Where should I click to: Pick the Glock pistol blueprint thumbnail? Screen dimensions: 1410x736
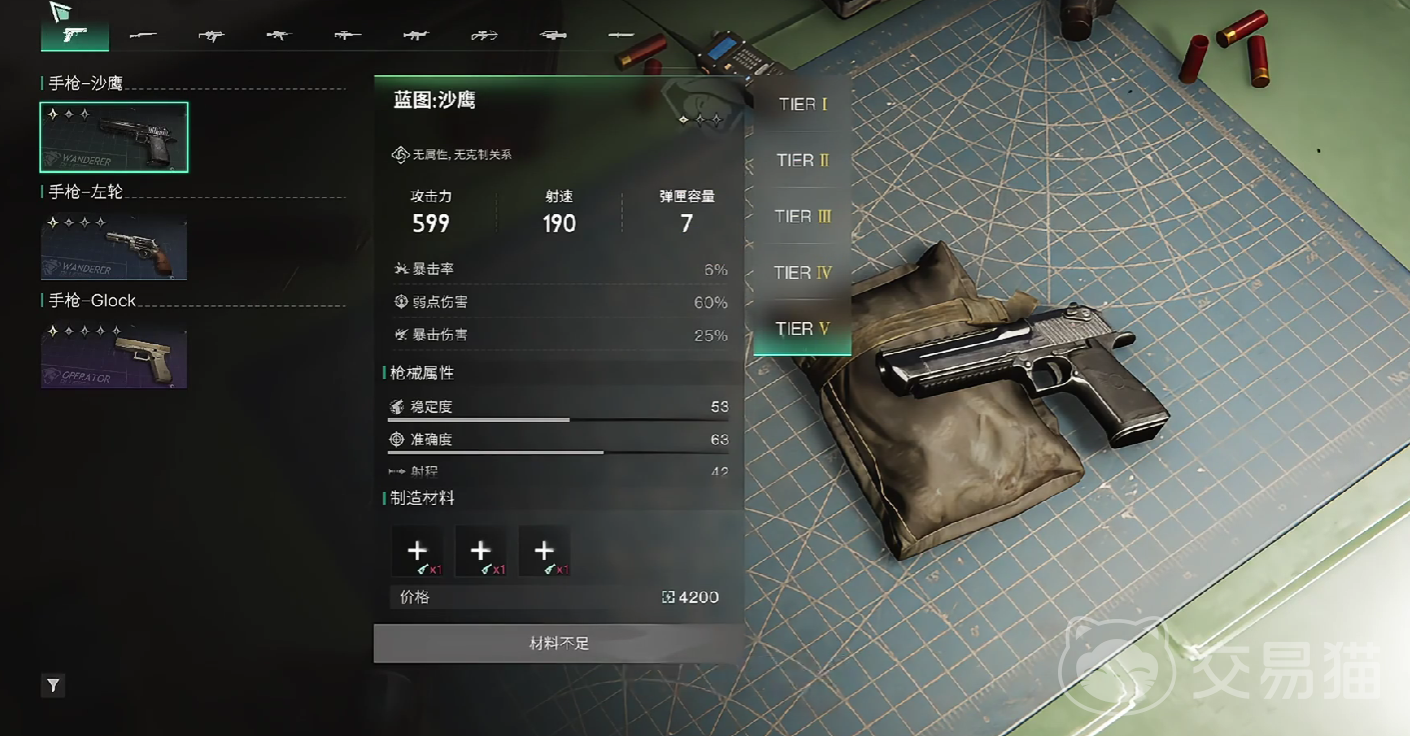pyautogui.click(x=114, y=355)
